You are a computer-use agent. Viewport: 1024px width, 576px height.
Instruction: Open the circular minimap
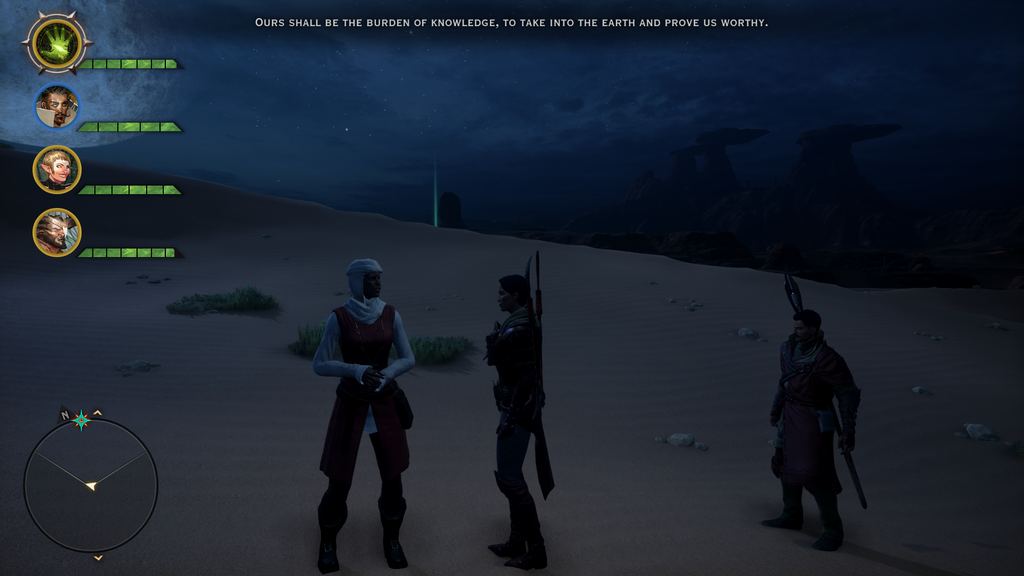tap(90, 485)
